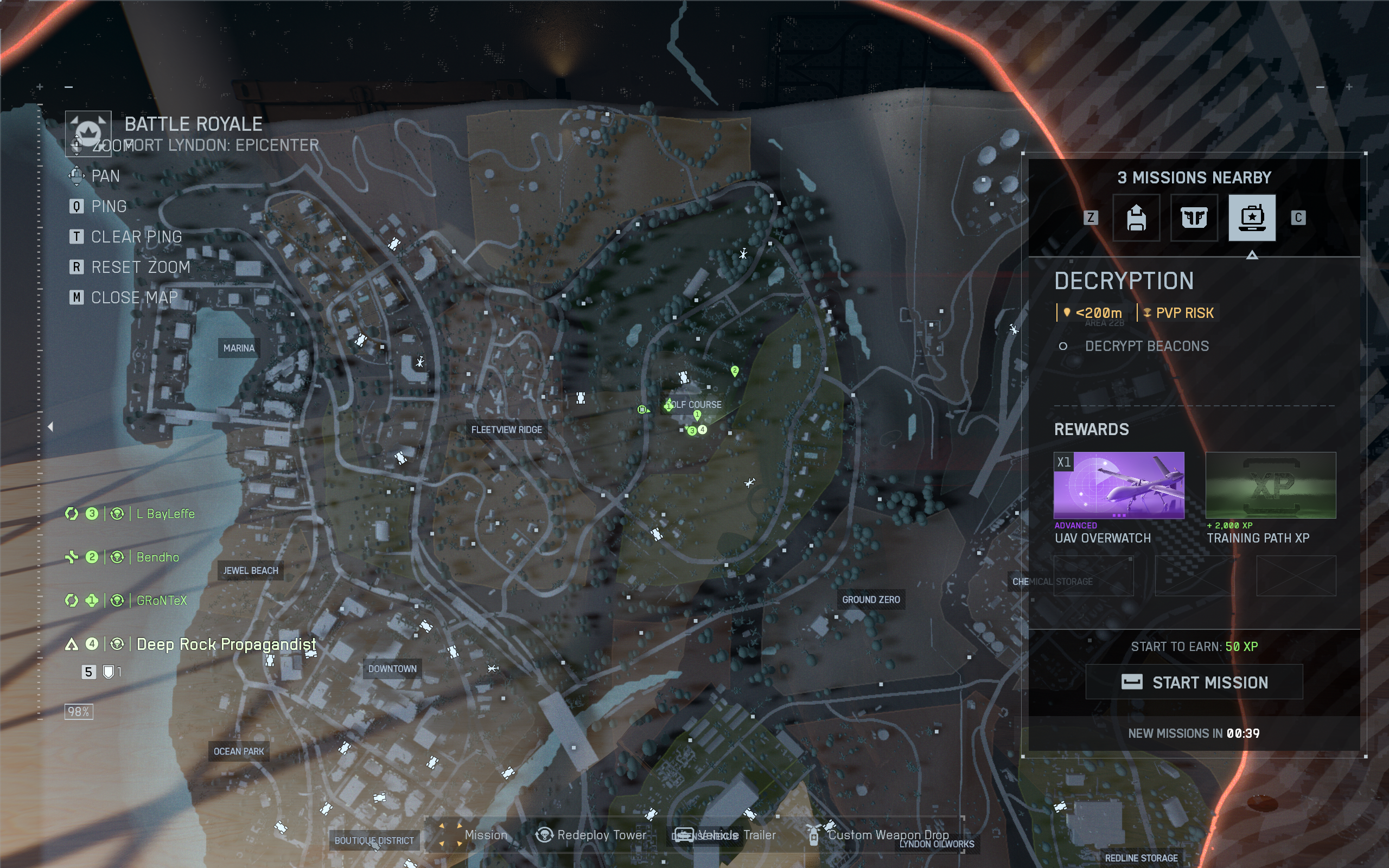Select the floppy disk upload mission tab

point(1136,218)
